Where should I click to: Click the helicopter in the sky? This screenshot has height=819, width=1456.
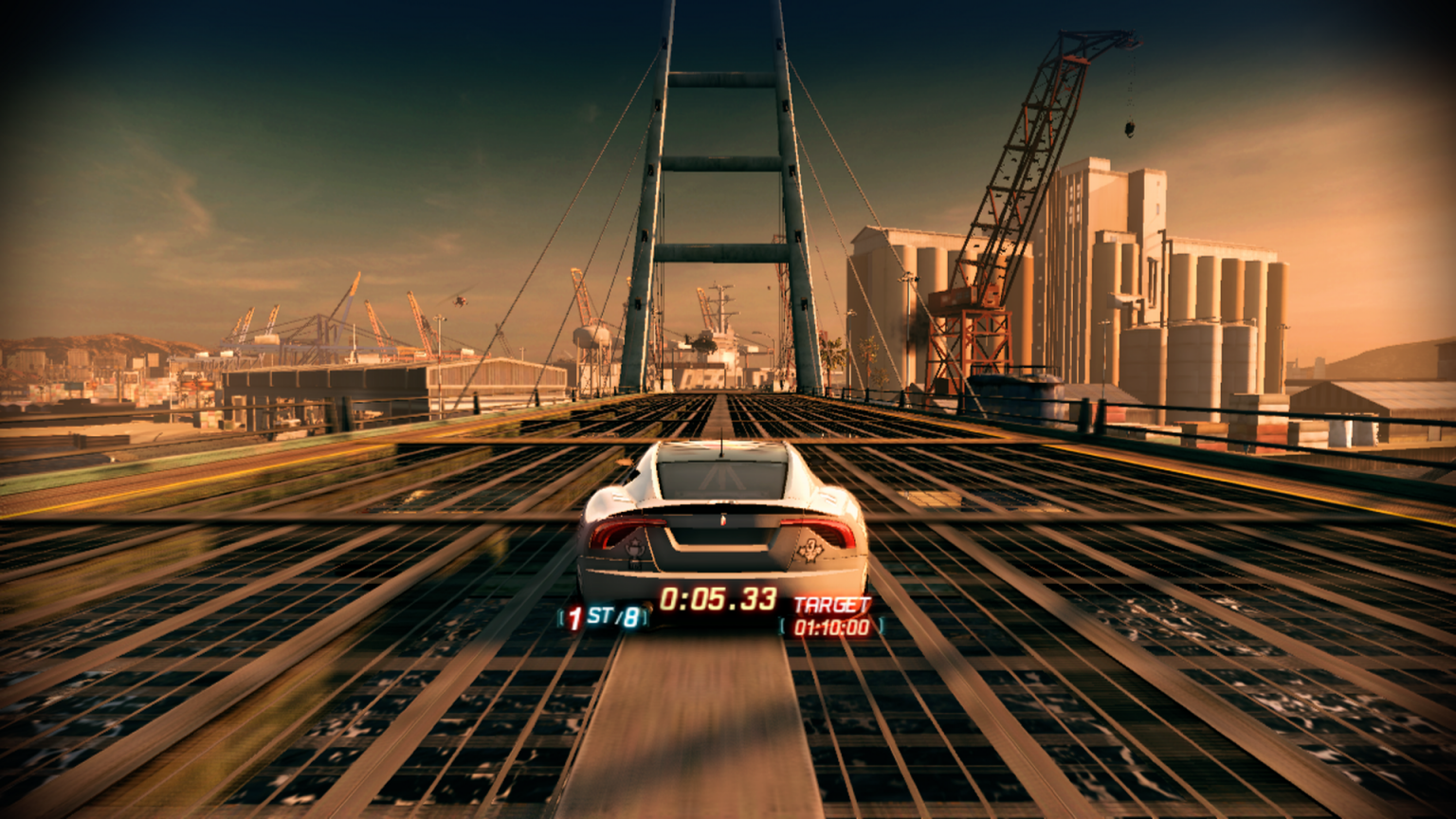pyautogui.click(x=462, y=300)
